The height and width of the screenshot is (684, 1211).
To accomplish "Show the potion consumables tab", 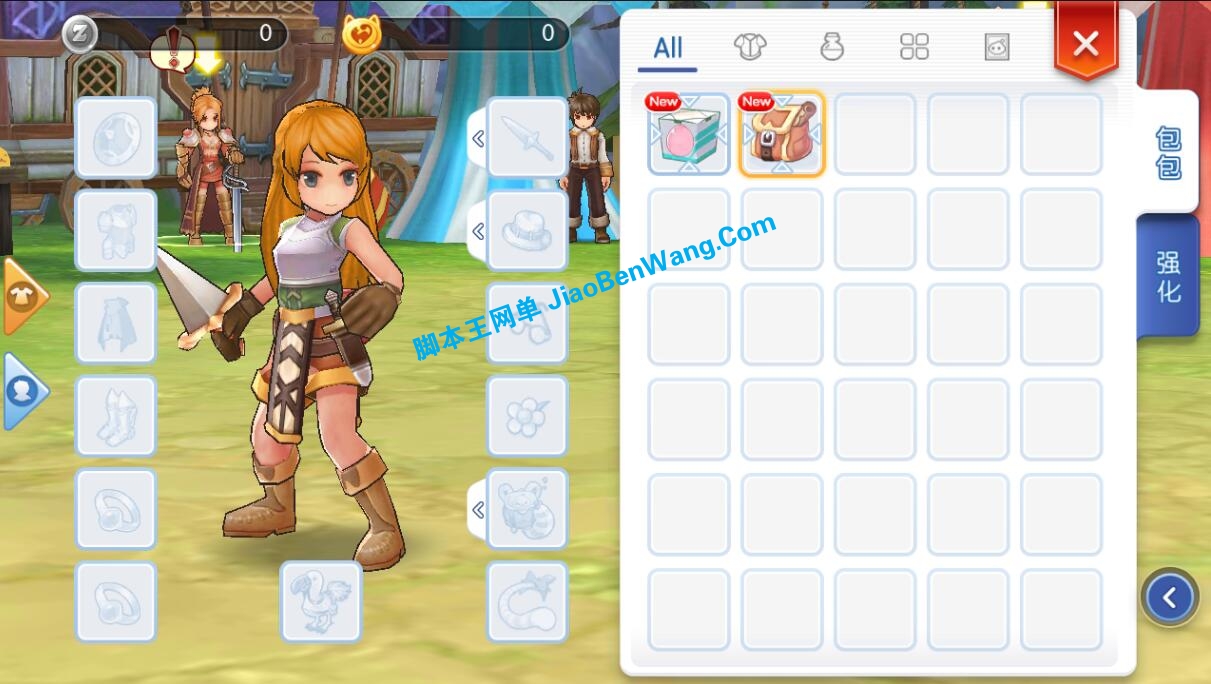I will point(831,47).
